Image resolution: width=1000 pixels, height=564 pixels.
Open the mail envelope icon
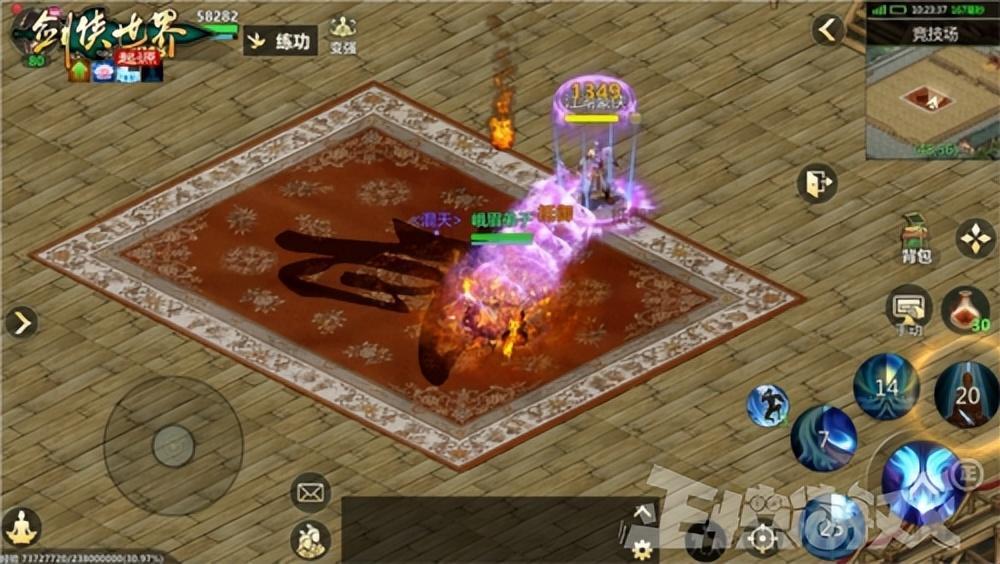click(x=310, y=492)
